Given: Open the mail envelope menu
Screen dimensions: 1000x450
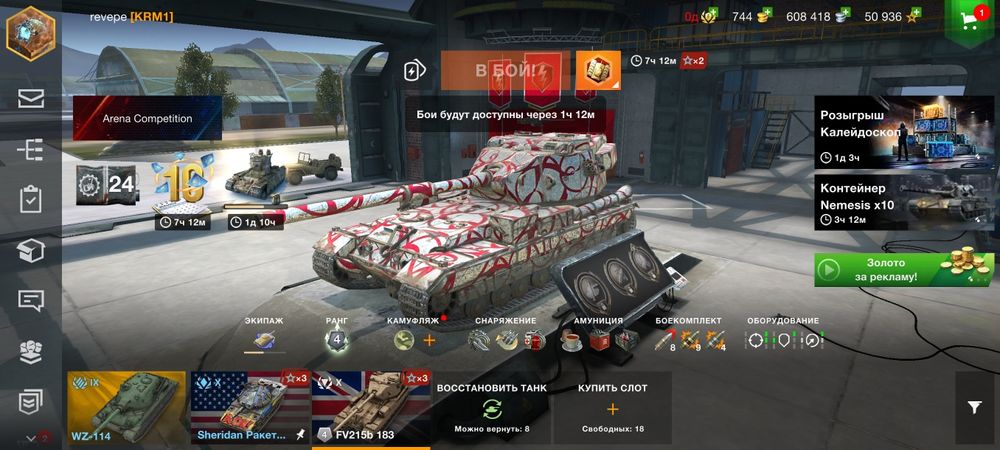Looking at the screenshot, I should 30,98.
